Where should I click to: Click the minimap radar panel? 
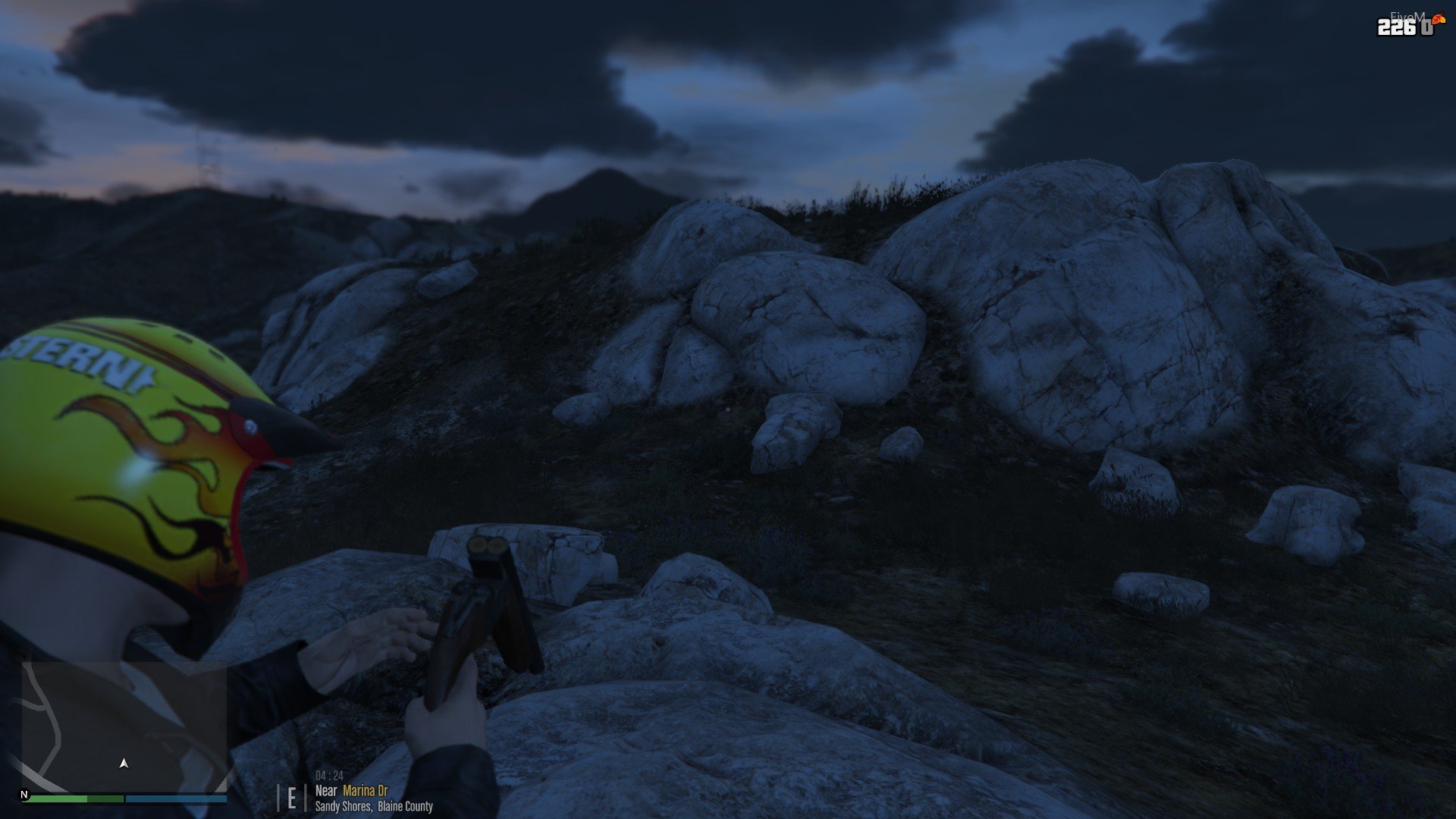(124, 726)
